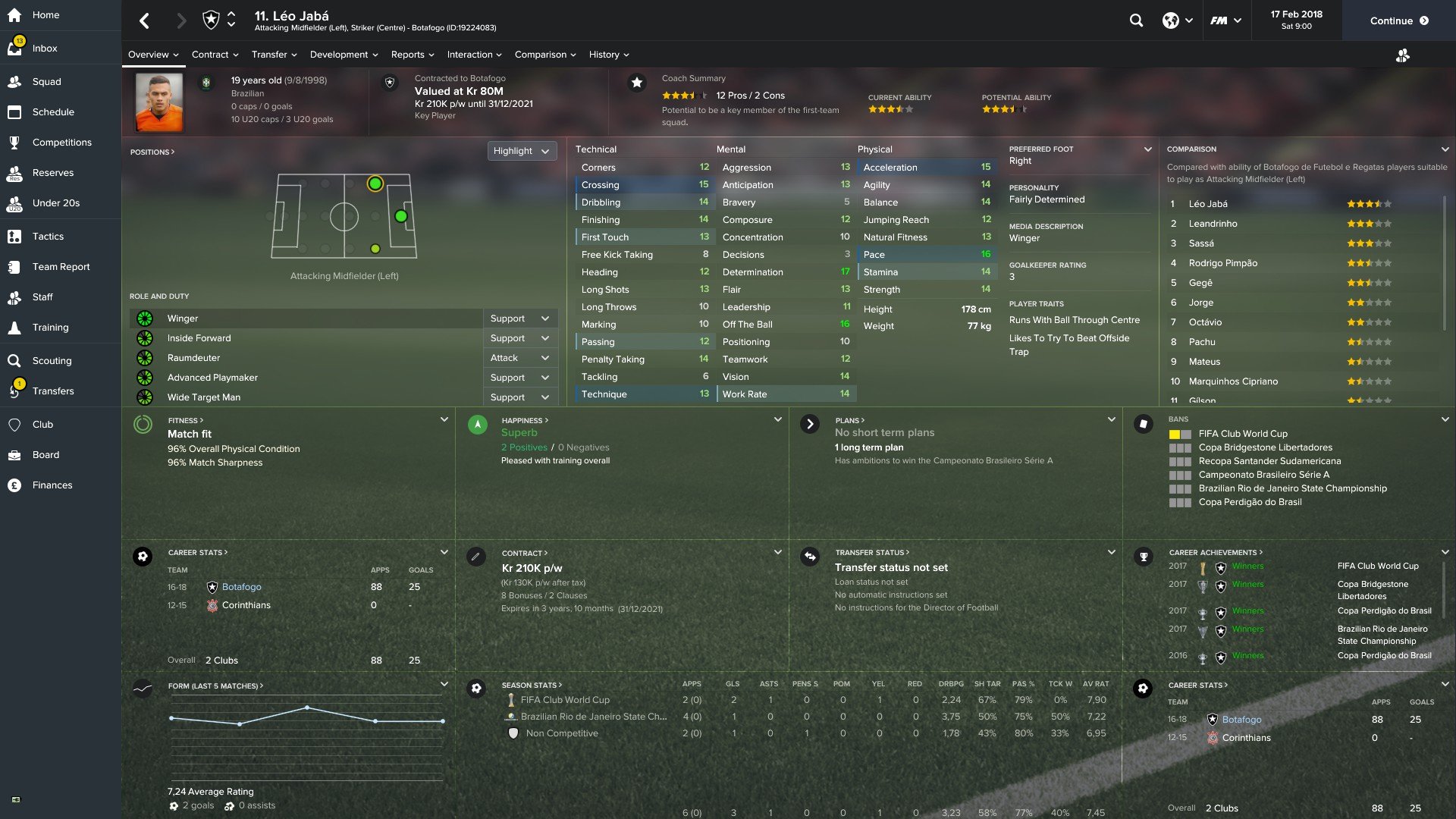Click the back arrow button
1456x819 pixels.
[x=145, y=20]
